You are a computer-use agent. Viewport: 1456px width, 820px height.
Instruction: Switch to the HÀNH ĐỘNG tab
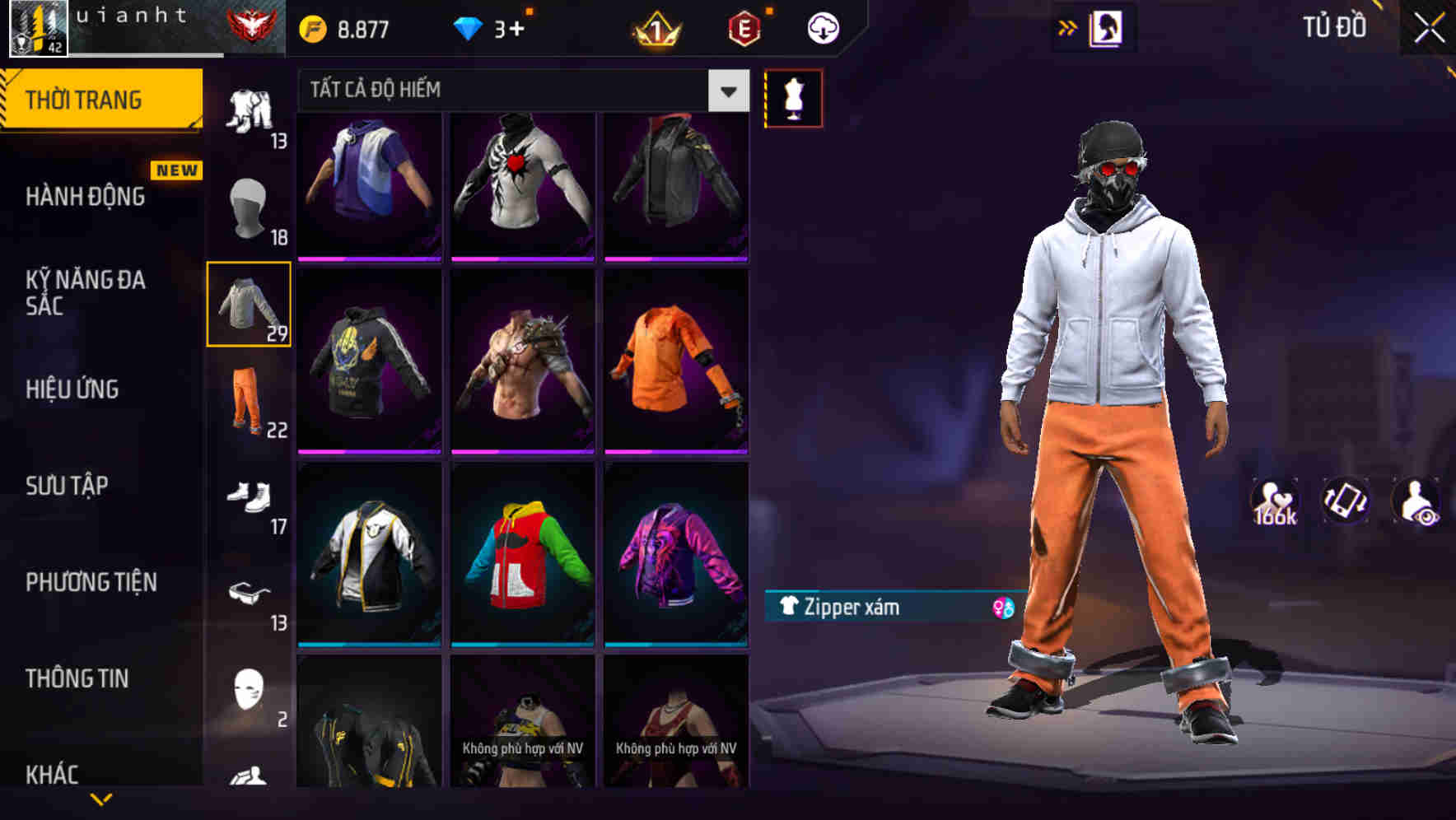pos(85,196)
